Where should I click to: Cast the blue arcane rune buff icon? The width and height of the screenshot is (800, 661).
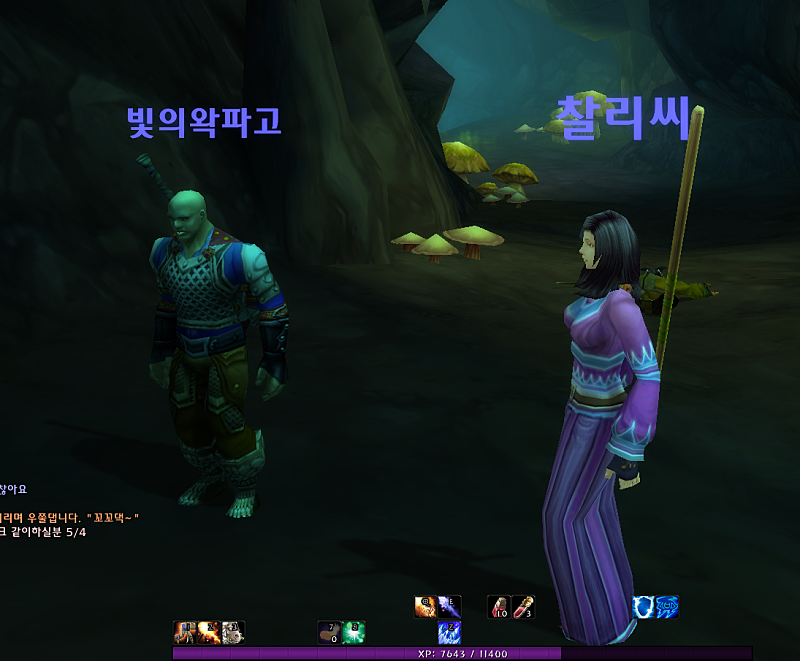tap(667, 607)
